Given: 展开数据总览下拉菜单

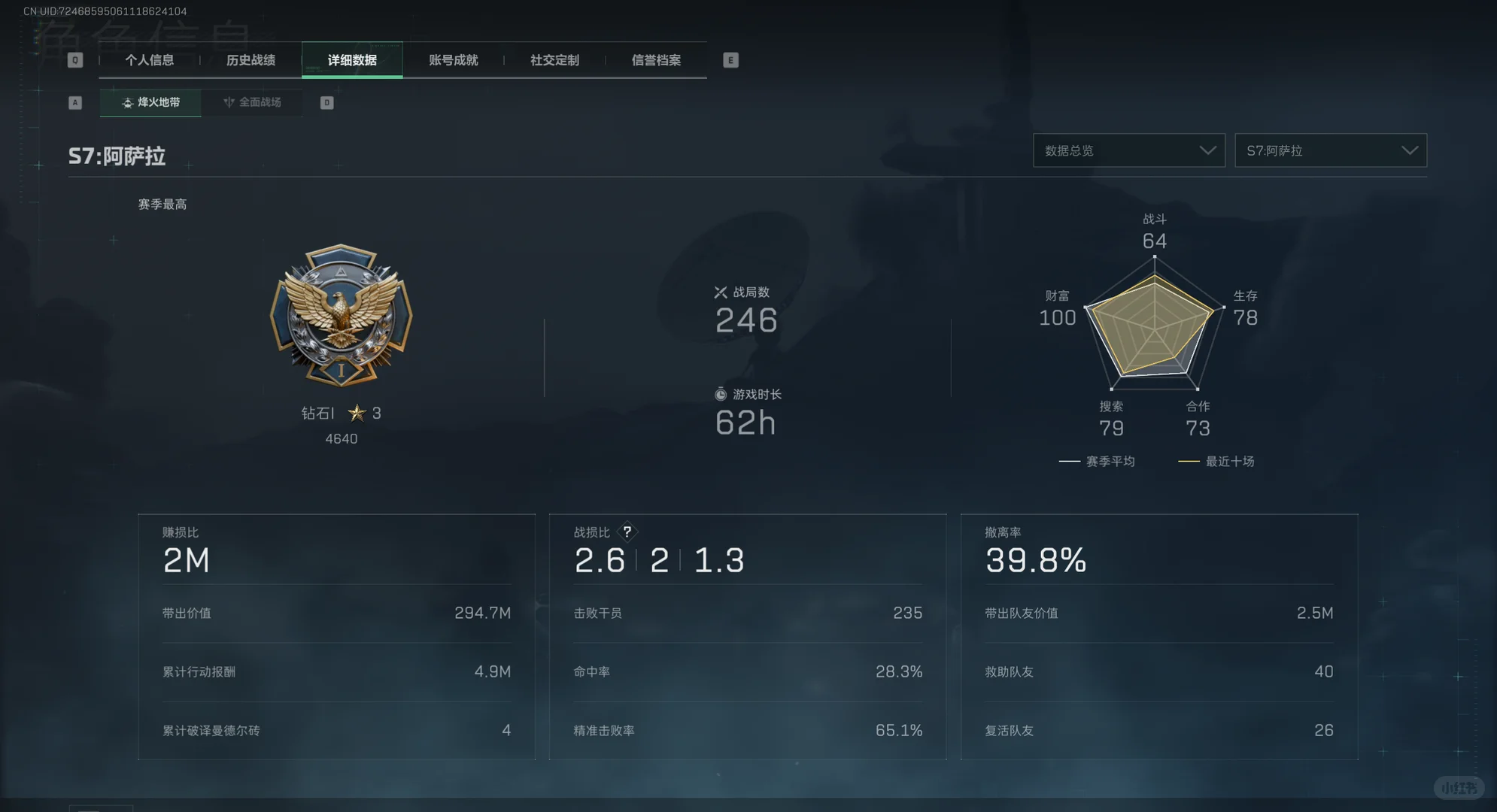Looking at the screenshot, I should coord(1128,150).
